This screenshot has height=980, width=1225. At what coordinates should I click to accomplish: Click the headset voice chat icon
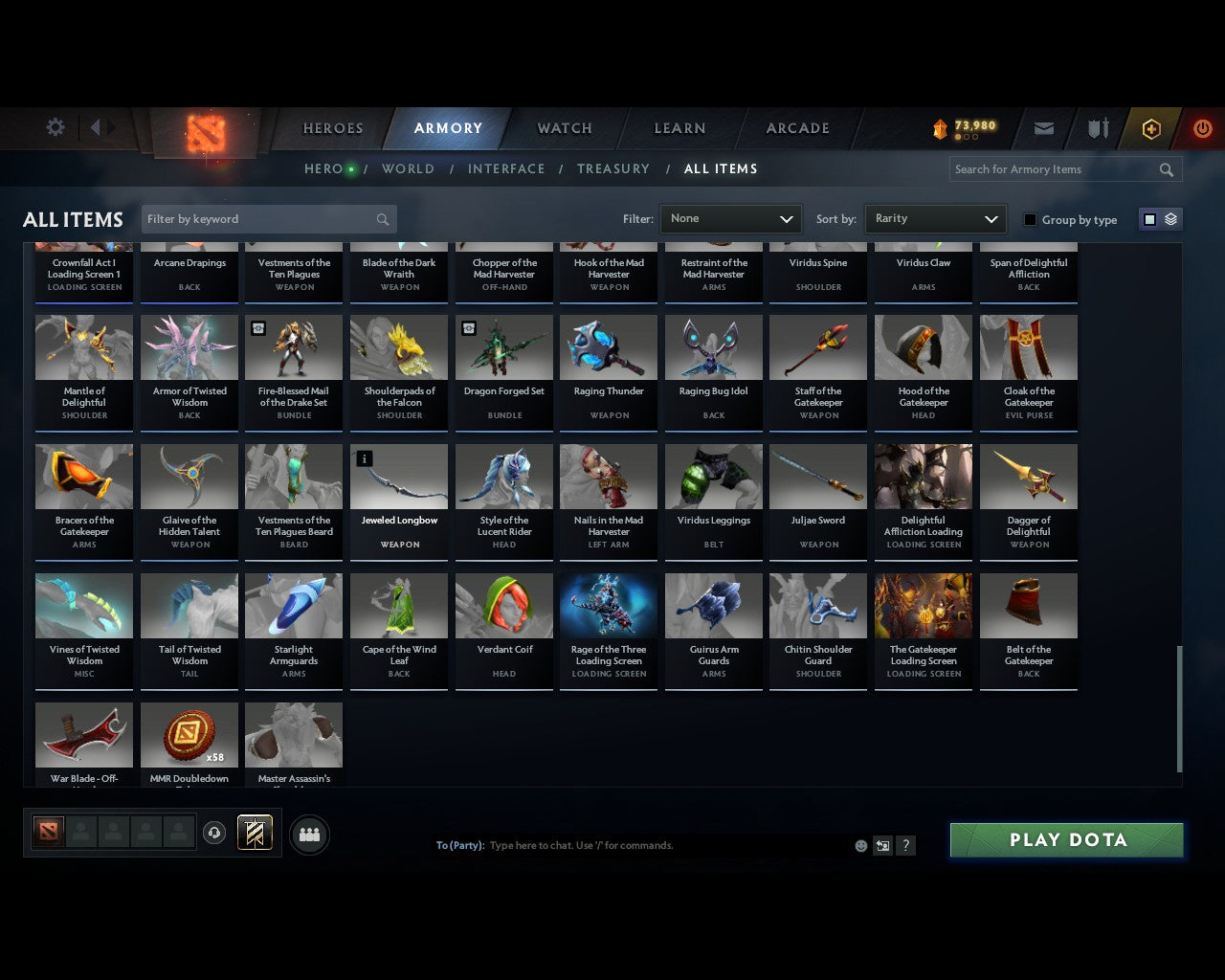point(214,833)
